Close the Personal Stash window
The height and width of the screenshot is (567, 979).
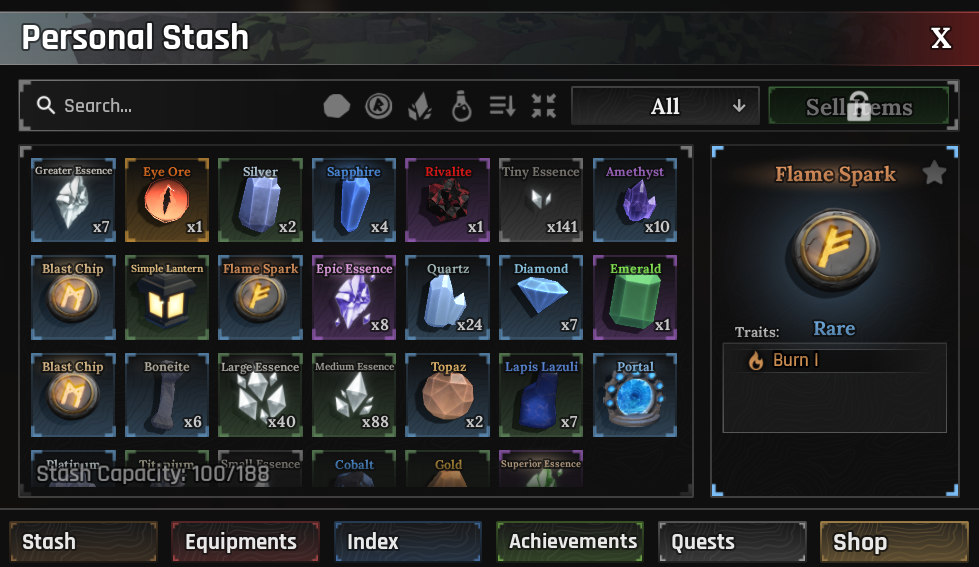pyautogui.click(x=940, y=38)
